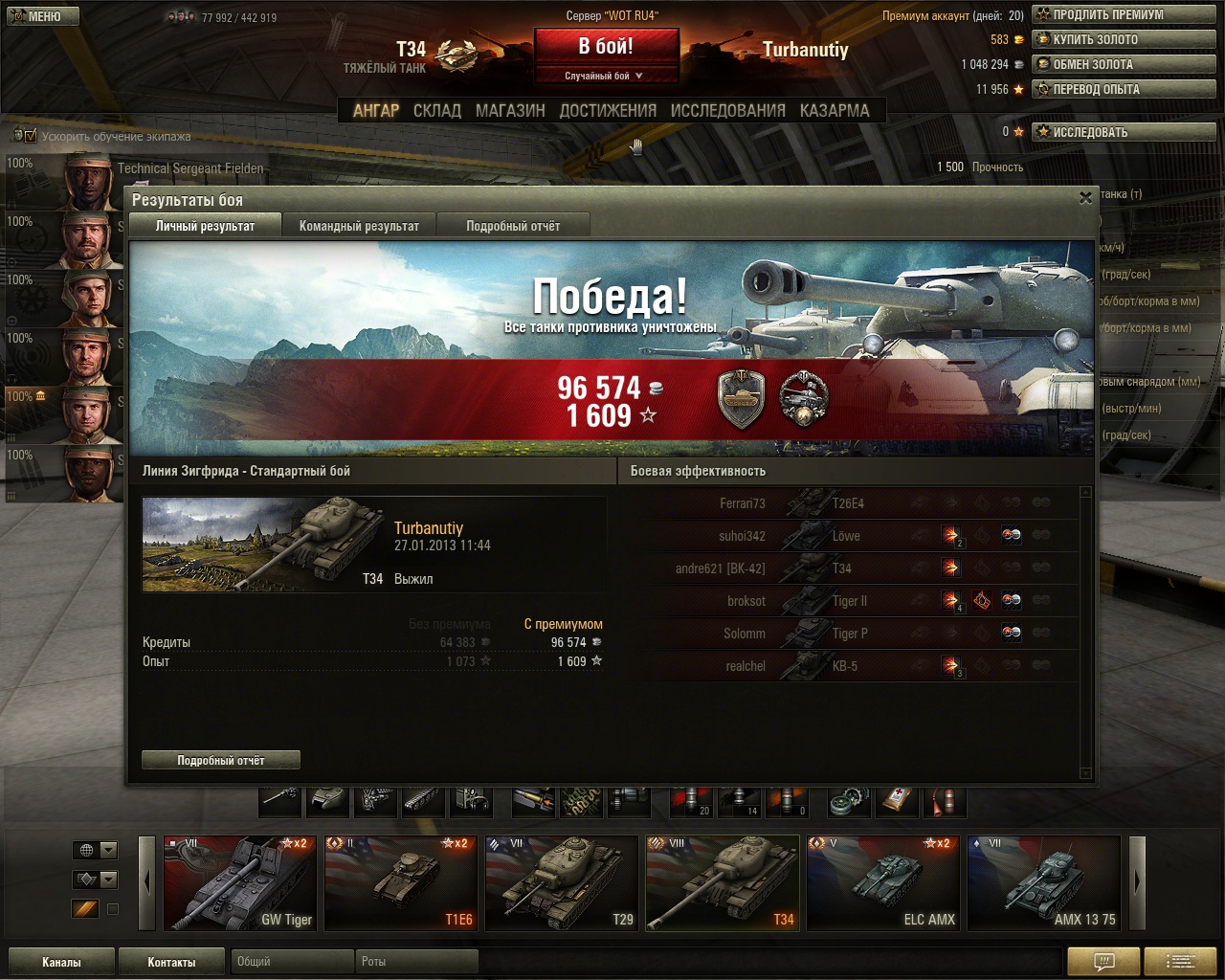The image size is (1225, 980).
Task: Click the ПЕРЕВОД ОПЫТА button
Action: click(1124, 90)
